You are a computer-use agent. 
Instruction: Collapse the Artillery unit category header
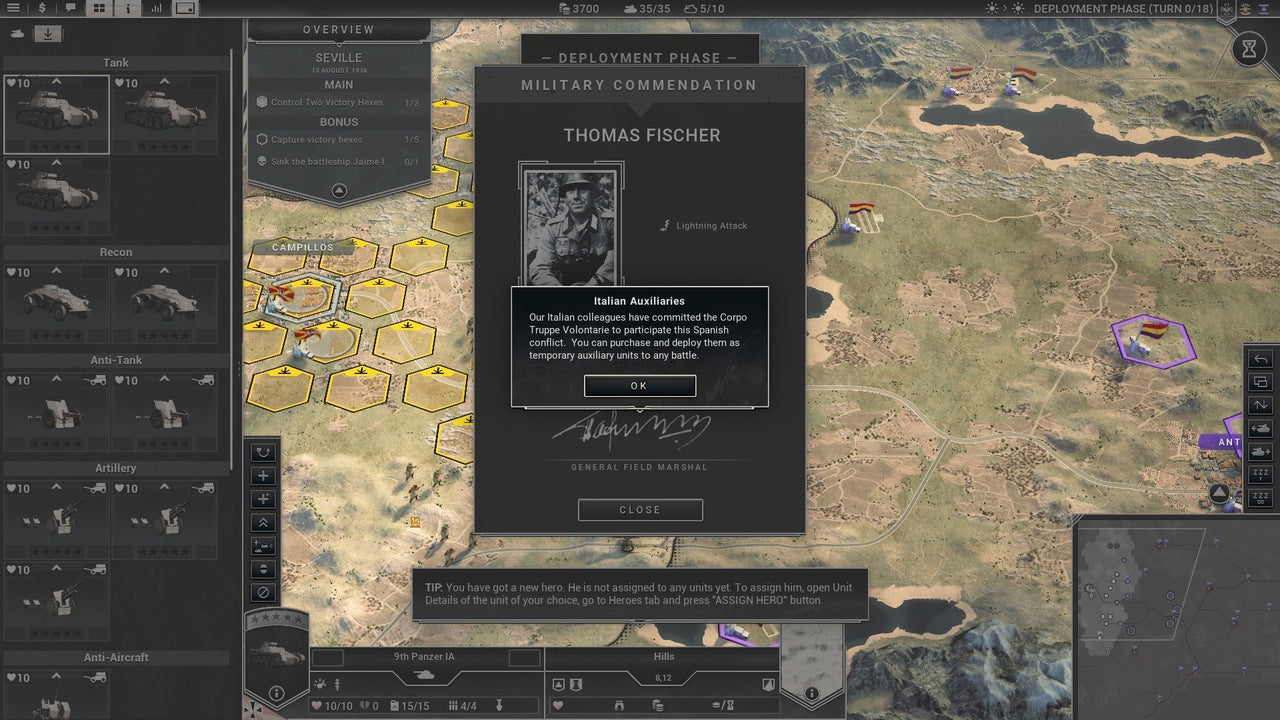(x=114, y=467)
